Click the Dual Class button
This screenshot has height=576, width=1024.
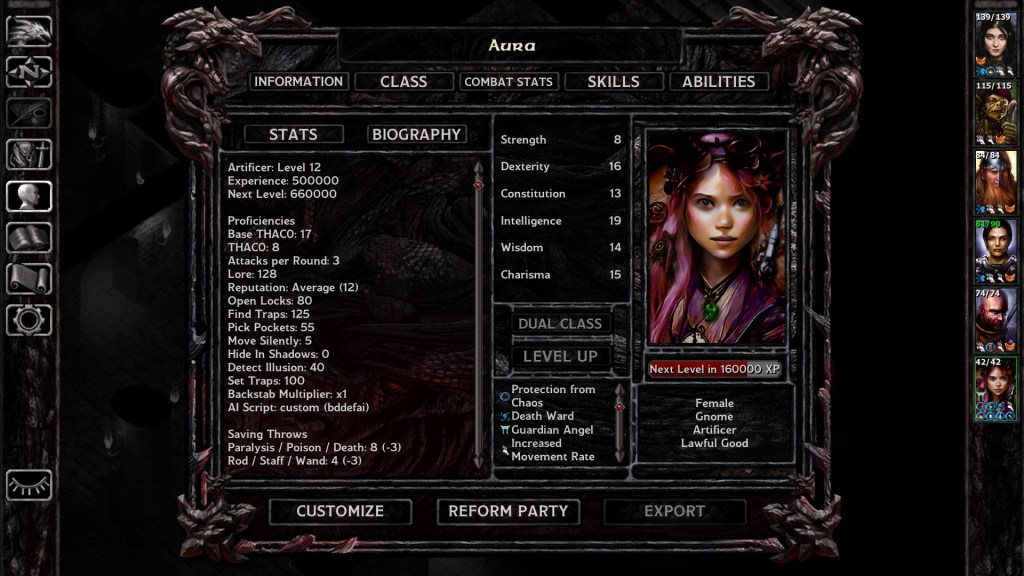click(560, 324)
